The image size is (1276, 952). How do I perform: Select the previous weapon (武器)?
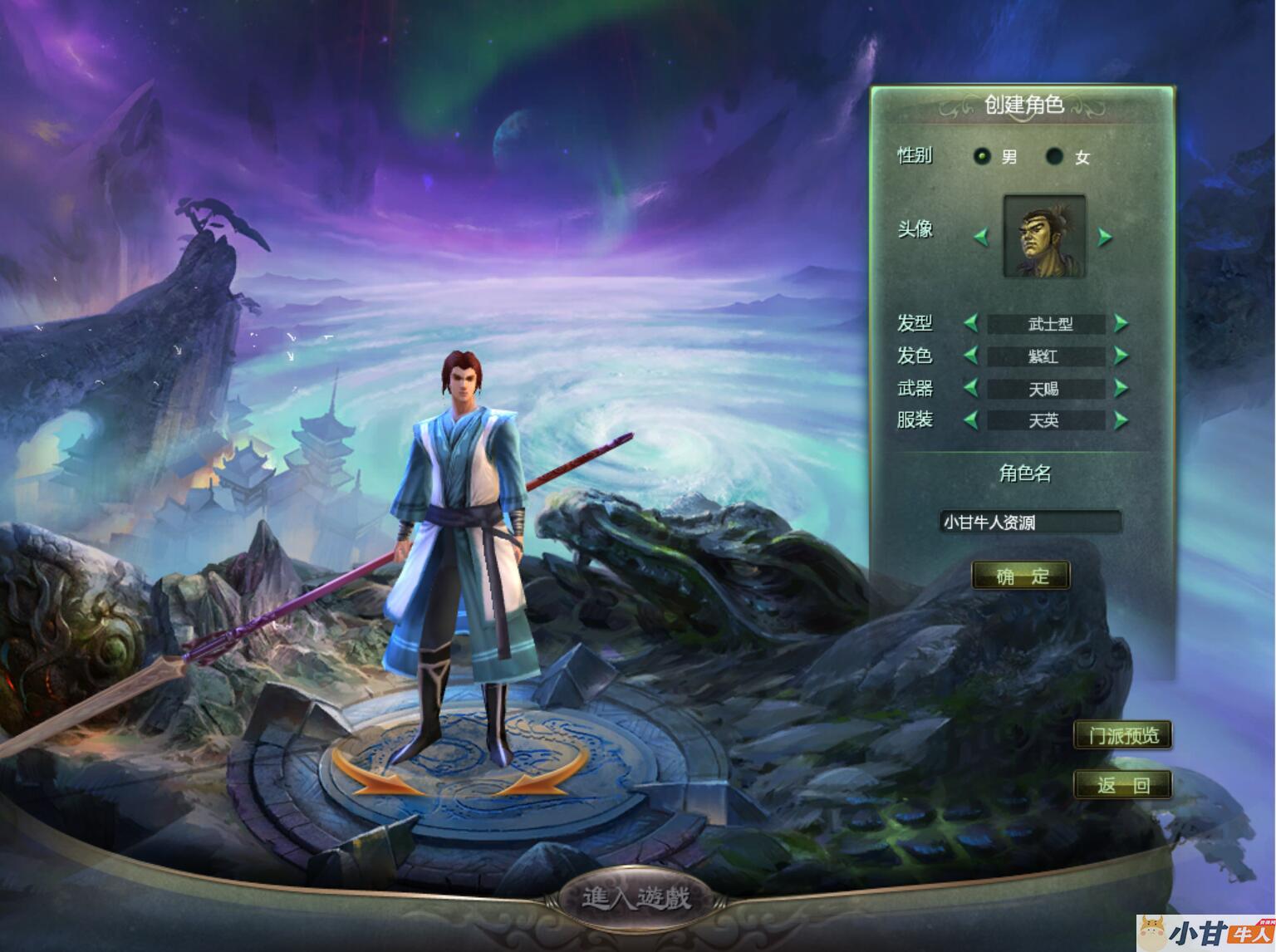click(970, 388)
